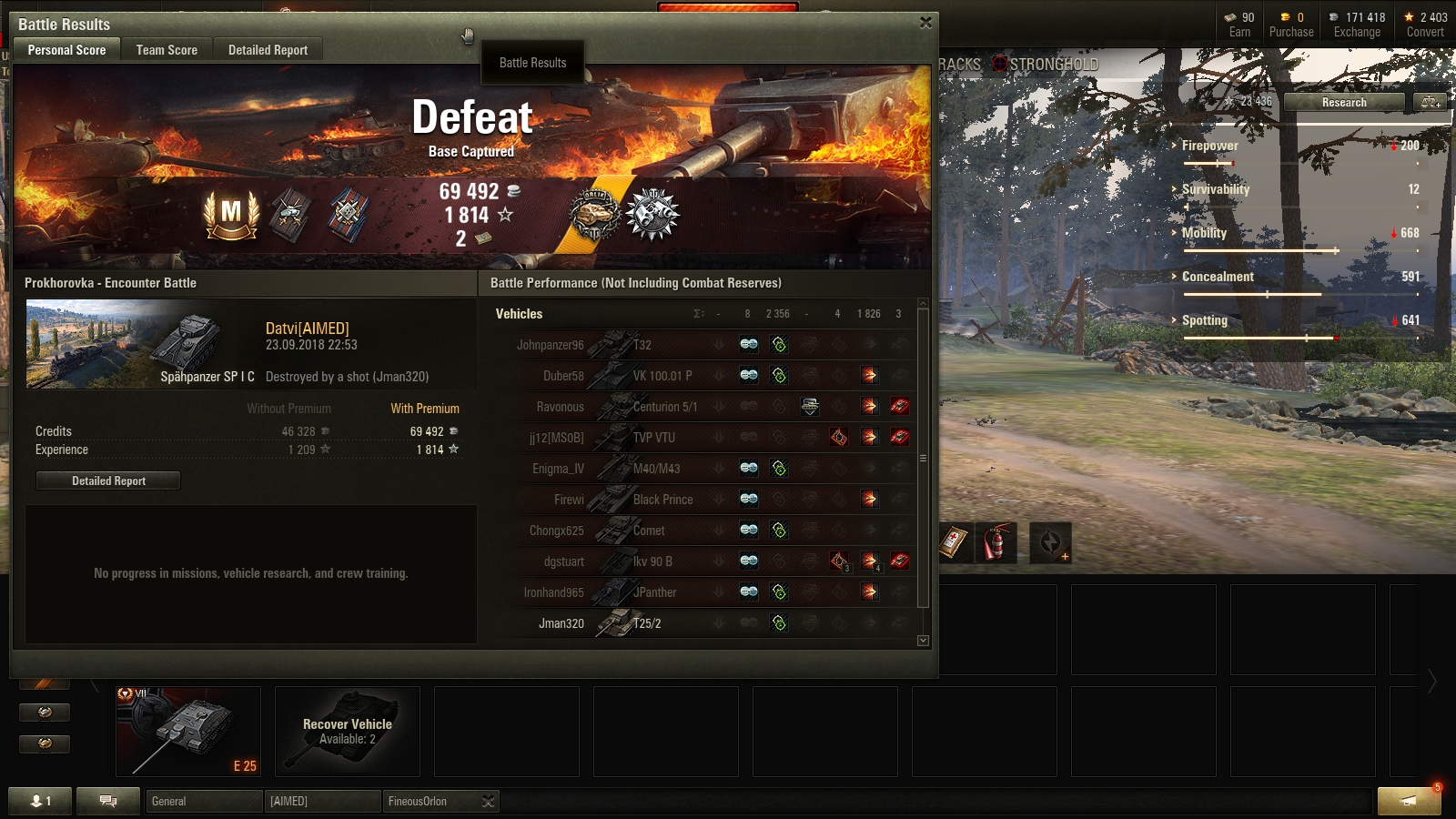Click the Mastery Badge M icon

(231, 215)
